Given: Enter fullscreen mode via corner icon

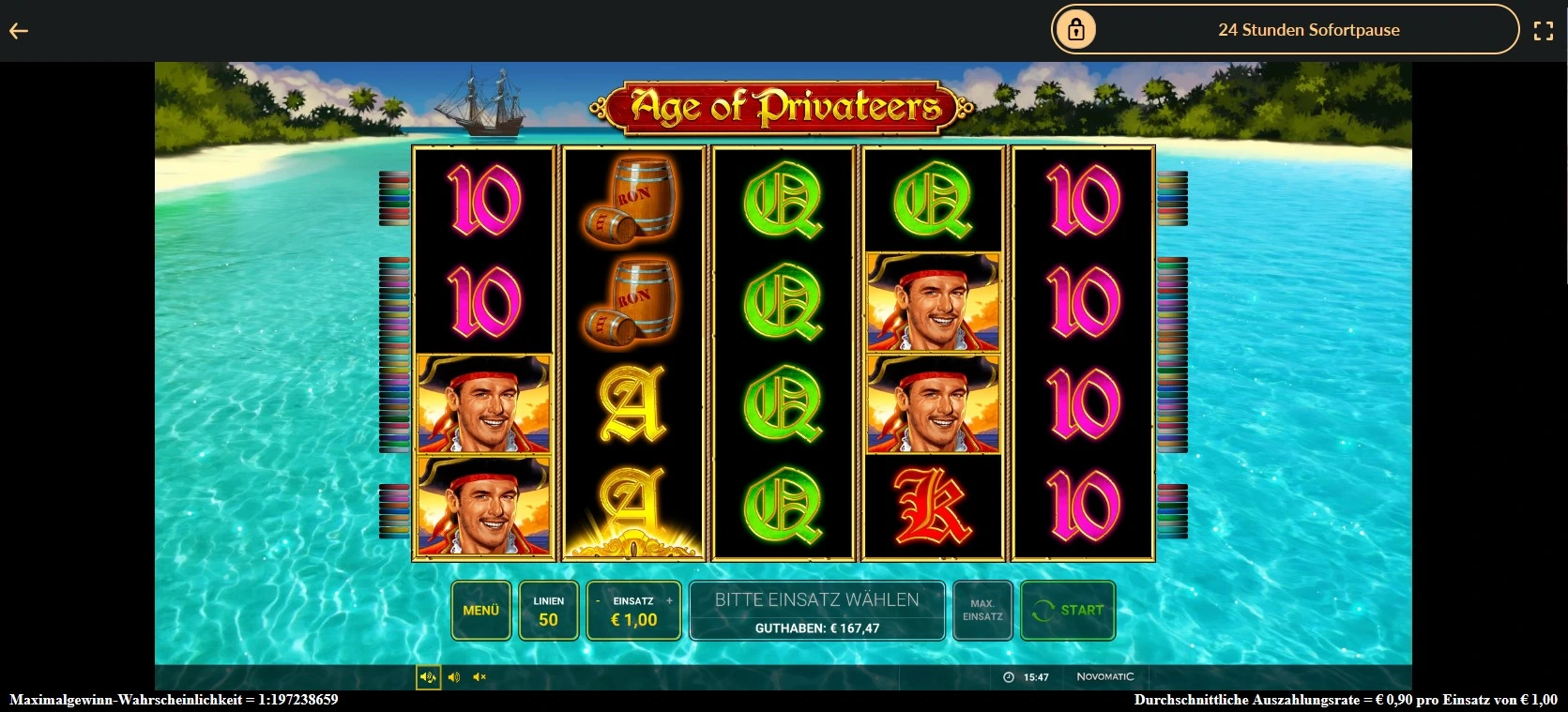Looking at the screenshot, I should point(1544,29).
